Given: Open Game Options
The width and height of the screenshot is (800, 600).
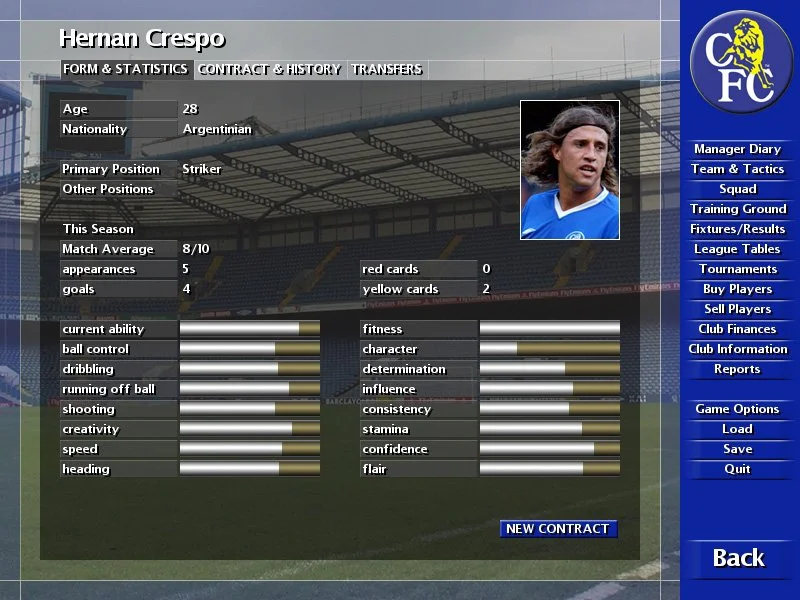Looking at the screenshot, I should (x=738, y=409).
